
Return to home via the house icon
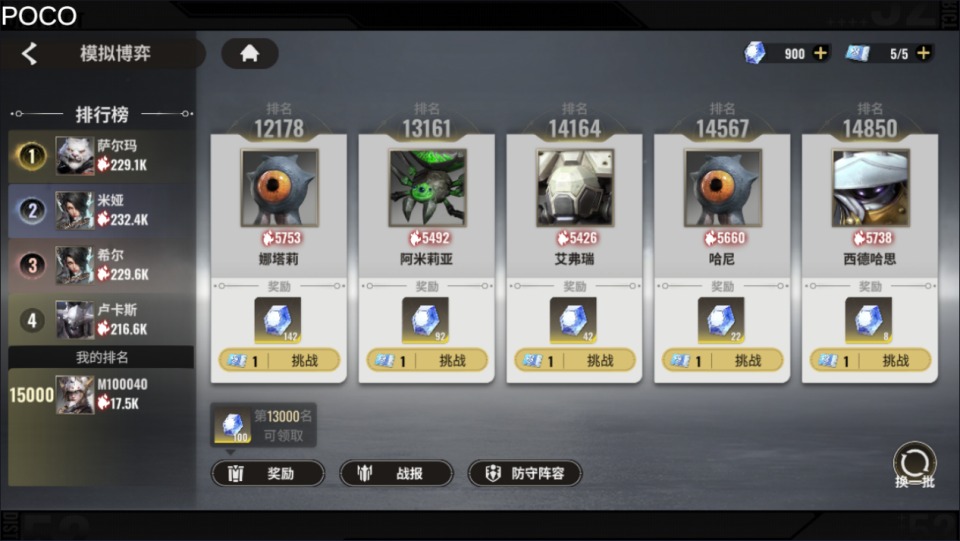(x=249, y=54)
